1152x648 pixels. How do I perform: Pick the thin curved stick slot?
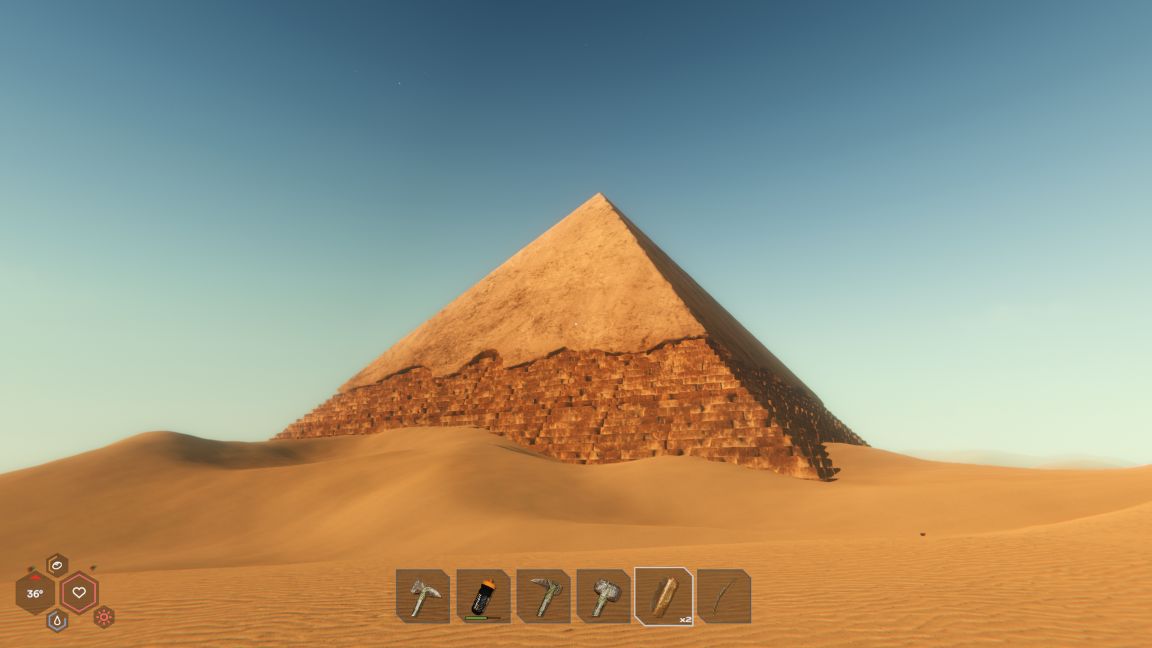coord(724,597)
